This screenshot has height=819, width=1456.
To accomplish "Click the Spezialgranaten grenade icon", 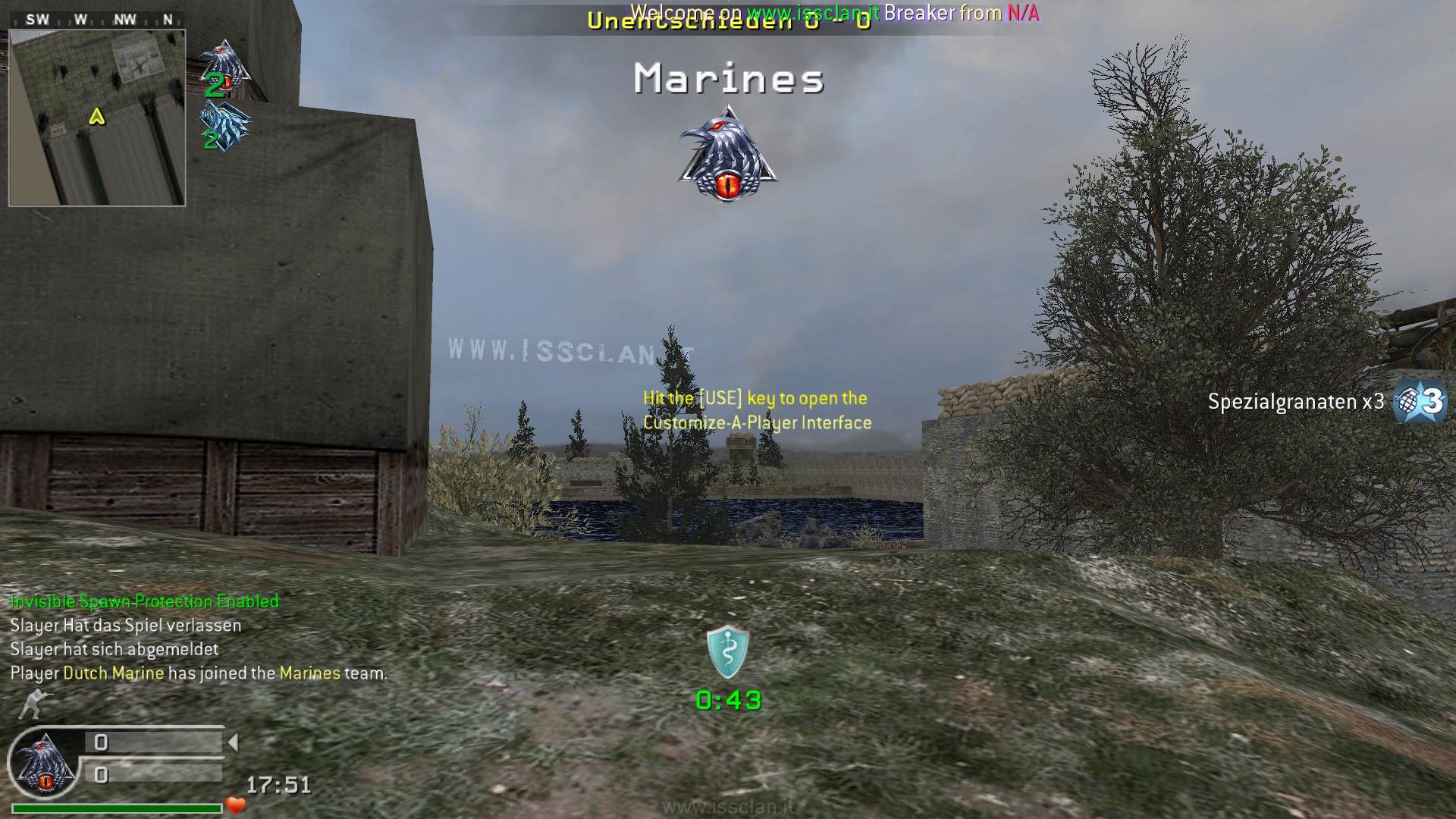I will click(x=1420, y=401).
